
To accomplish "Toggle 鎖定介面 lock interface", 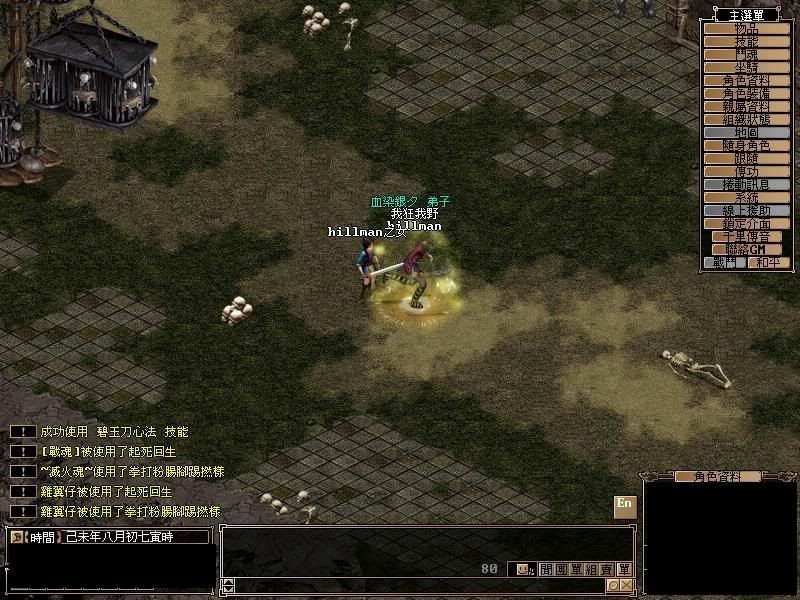I will pos(746,224).
